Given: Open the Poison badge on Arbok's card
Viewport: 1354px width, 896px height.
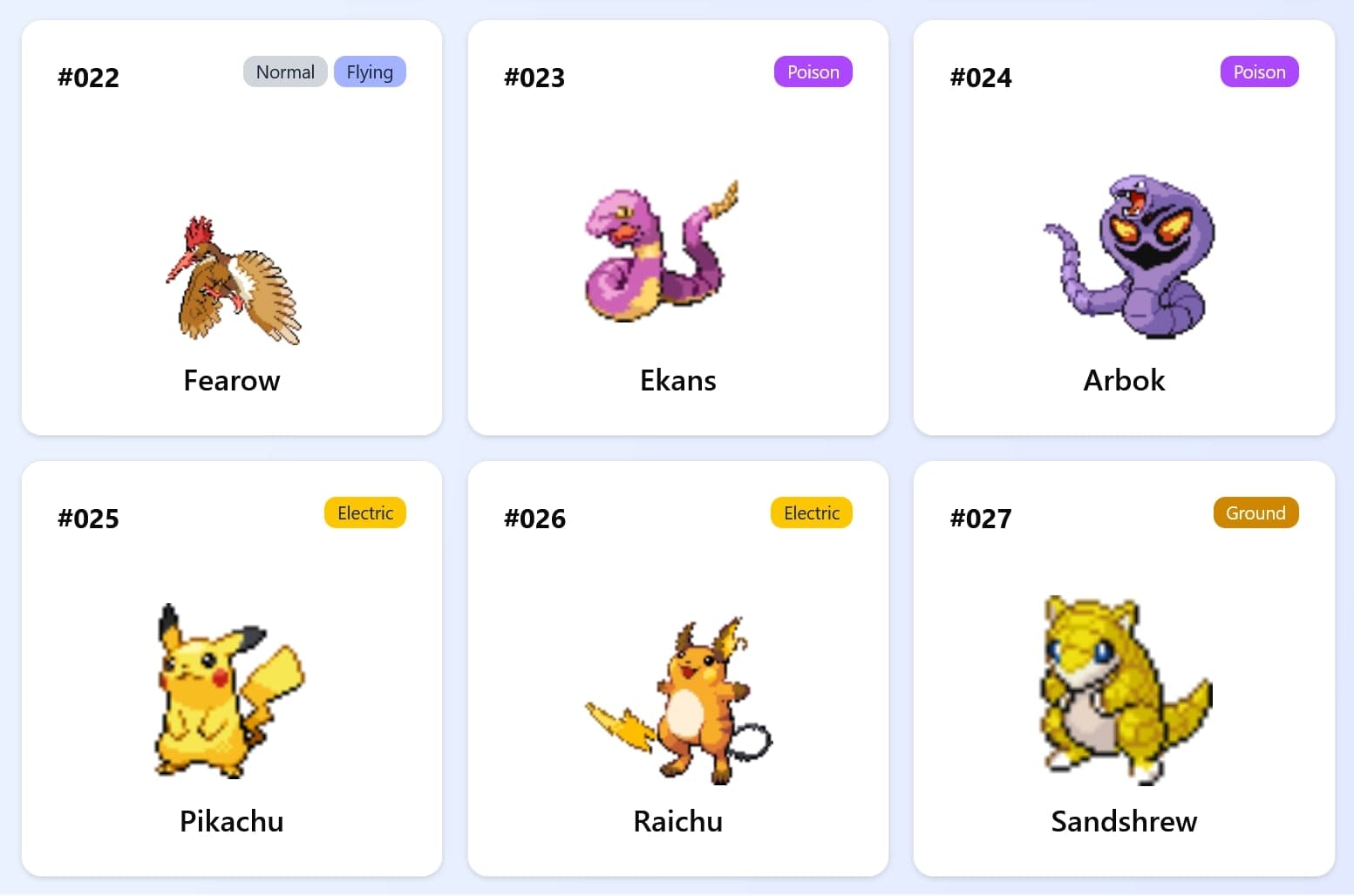Looking at the screenshot, I should (x=1259, y=71).
